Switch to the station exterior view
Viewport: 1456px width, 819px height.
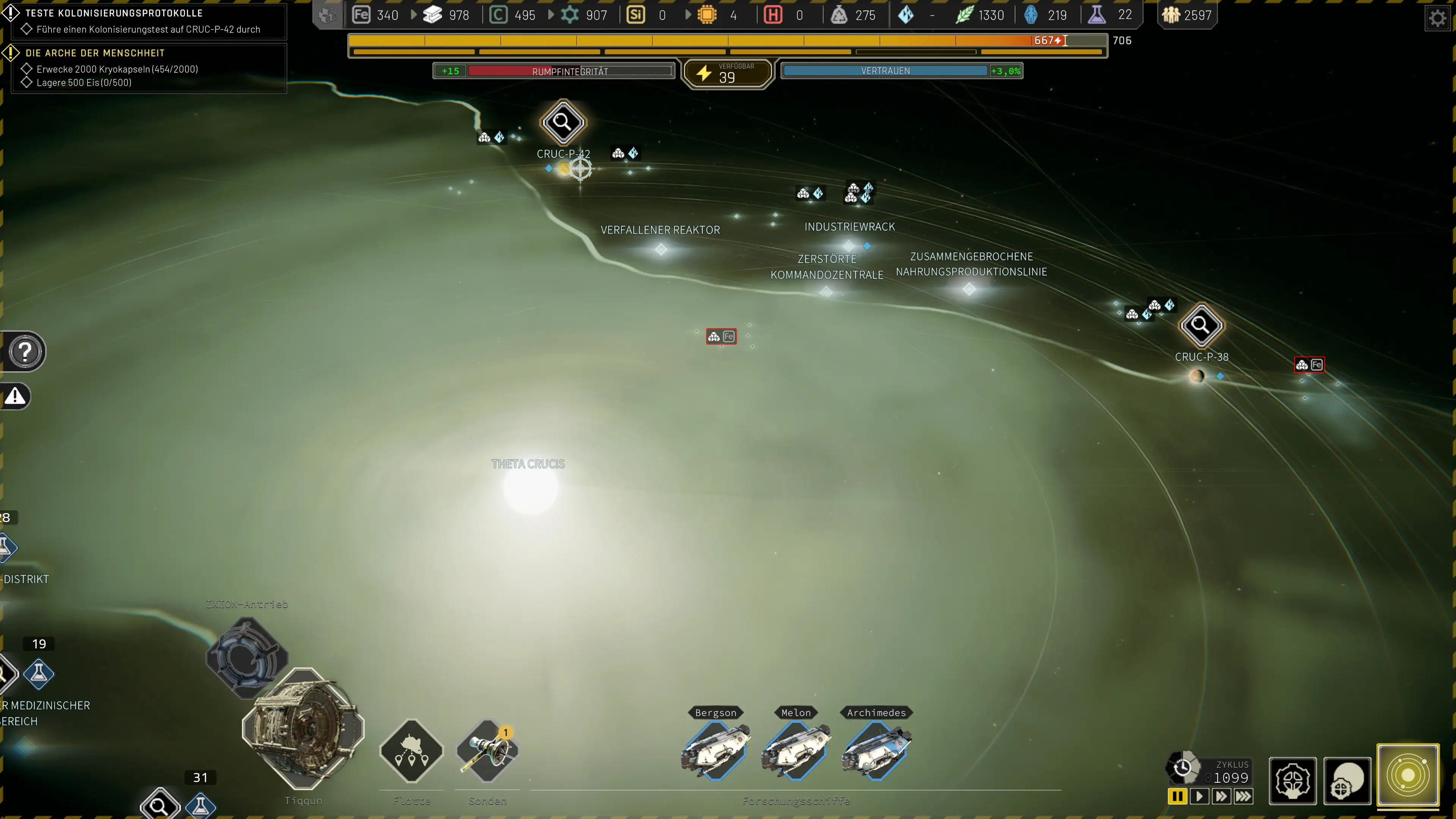point(1348,781)
